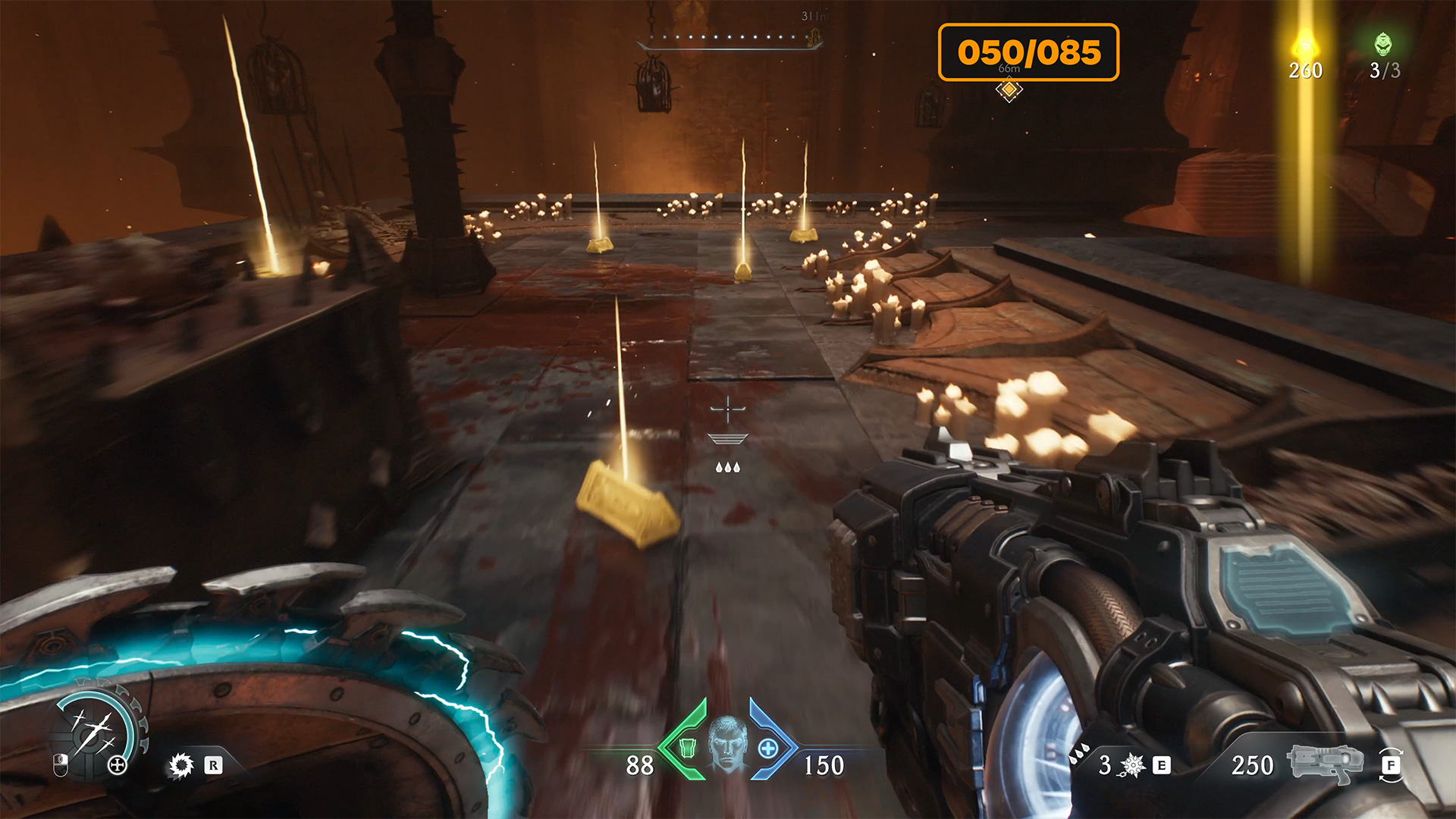Click the gold currency icon
This screenshot has width=1456, height=819.
[1305, 44]
